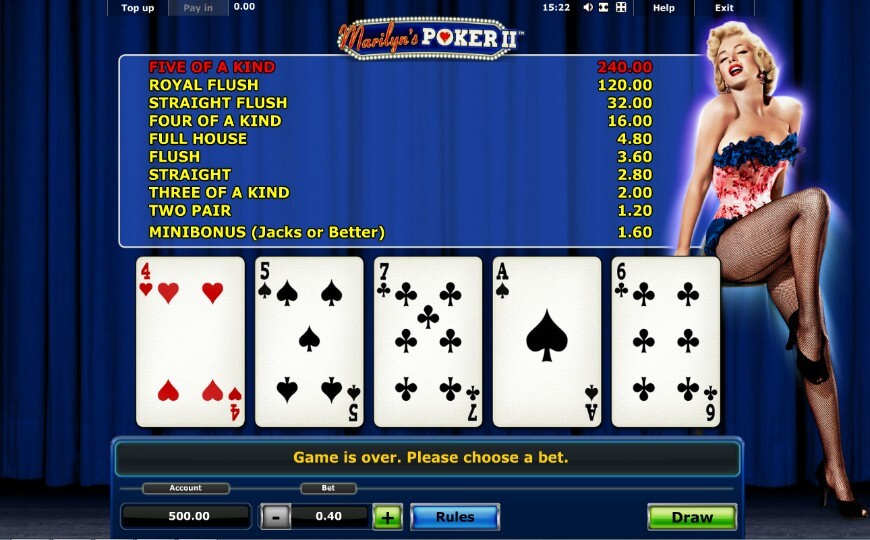The height and width of the screenshot is (540, 870).
Task: Select the ace of spades card
Action: tap(547, 341)
